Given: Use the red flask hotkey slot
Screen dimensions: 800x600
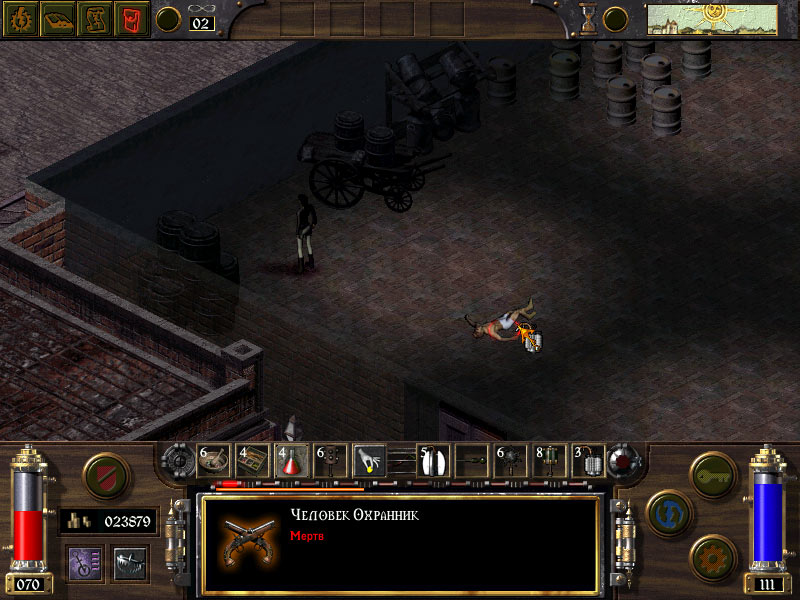Looking at the screenshot, I should pos(292,460).
